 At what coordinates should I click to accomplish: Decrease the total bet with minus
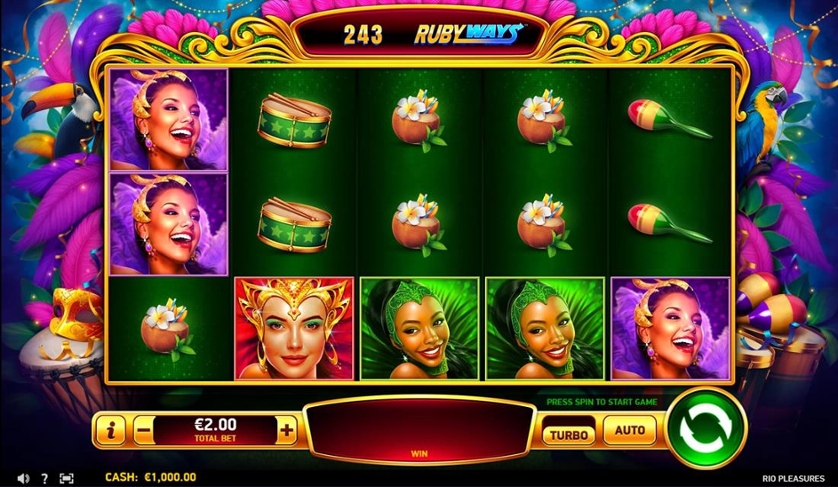tap(145, 431)
